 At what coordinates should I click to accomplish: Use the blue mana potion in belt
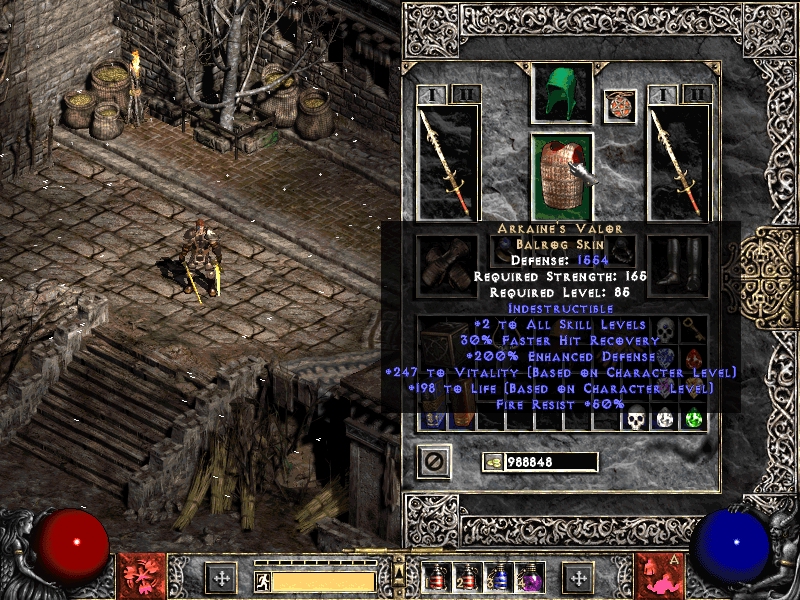498,577
